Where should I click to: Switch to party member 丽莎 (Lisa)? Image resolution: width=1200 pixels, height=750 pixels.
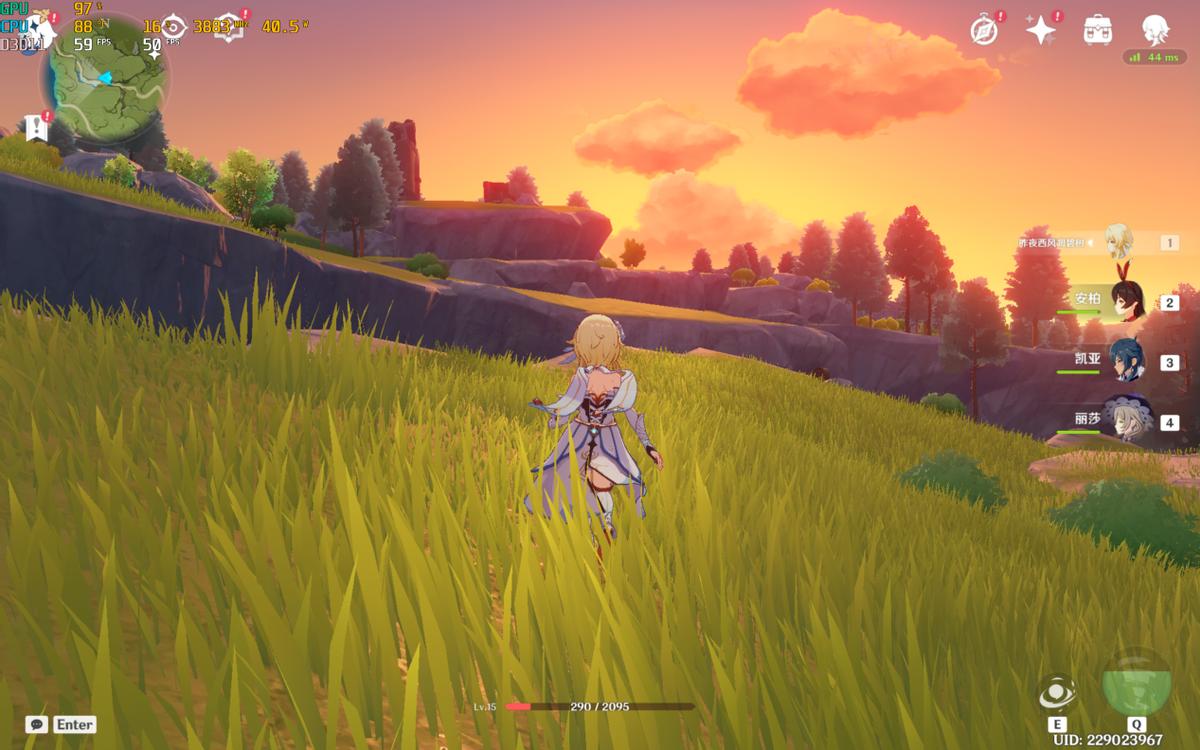[1126, 421]
